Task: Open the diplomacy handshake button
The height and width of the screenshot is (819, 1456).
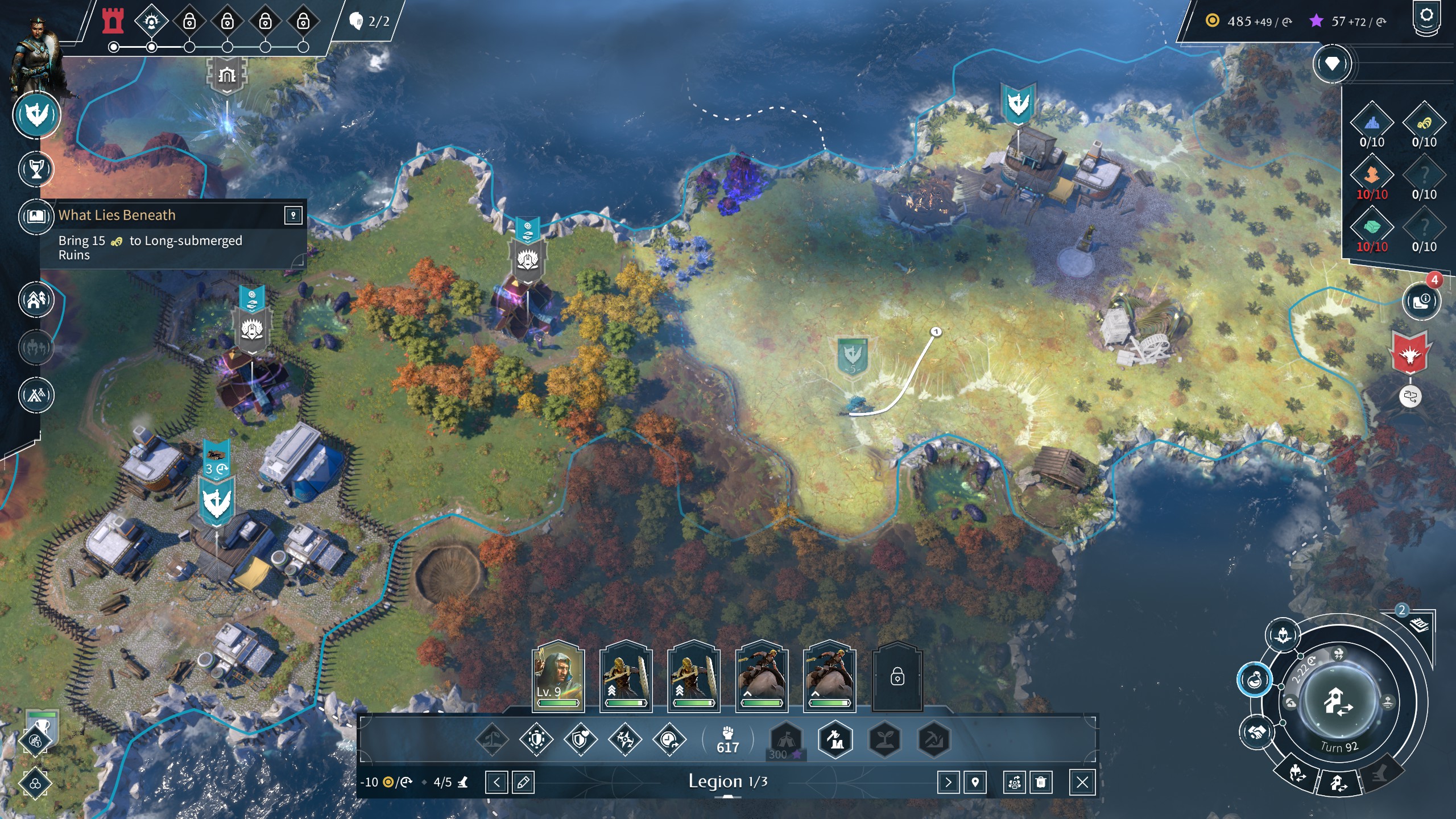Action: click(1257, 732)
